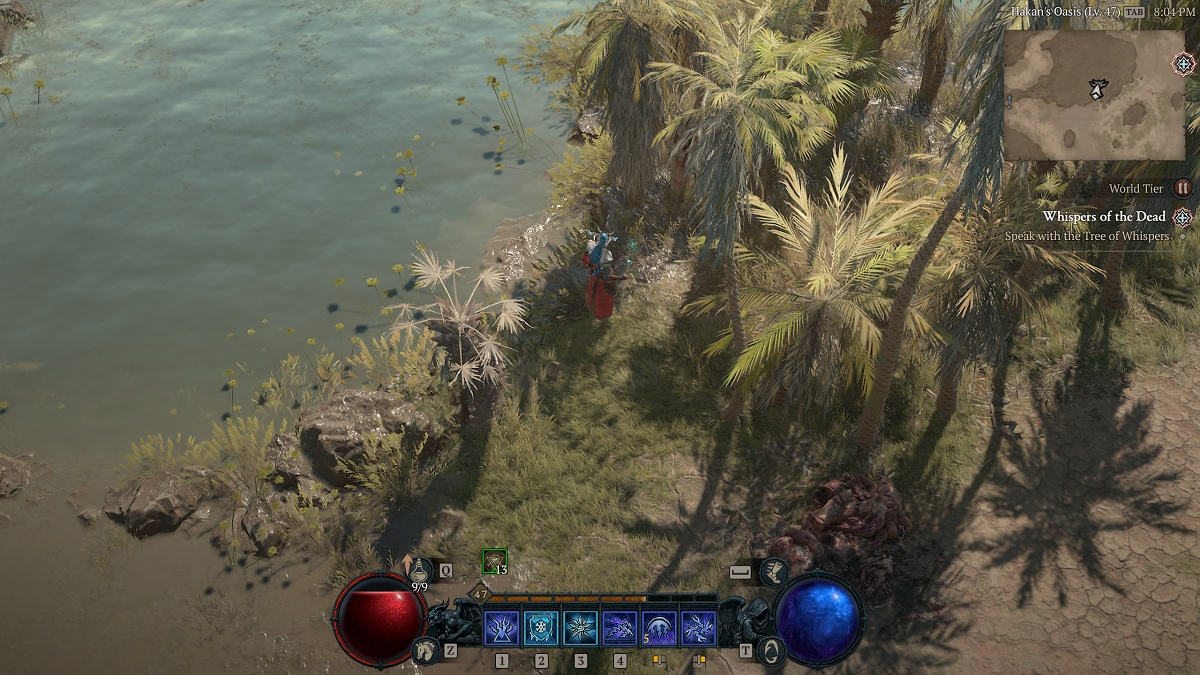
Task: Fire the last crackling lightning skill
Action: coord(698,628)
